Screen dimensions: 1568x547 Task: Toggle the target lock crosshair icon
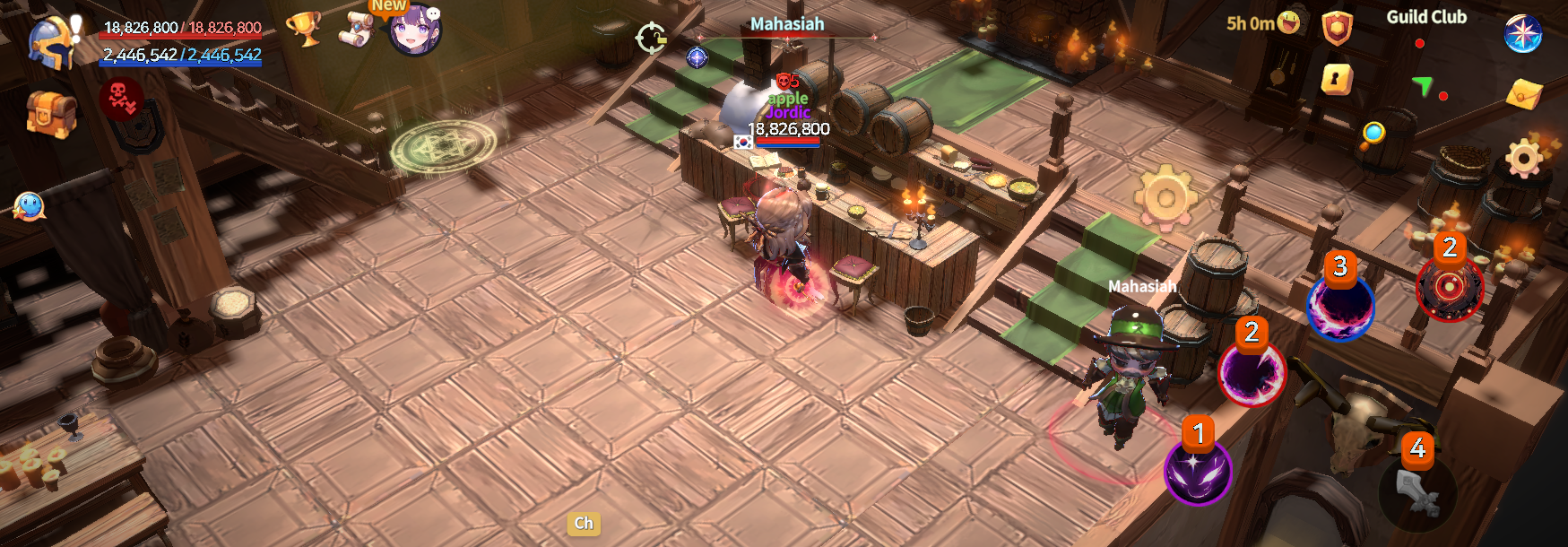pyautogui.click(x=651, y=39)
